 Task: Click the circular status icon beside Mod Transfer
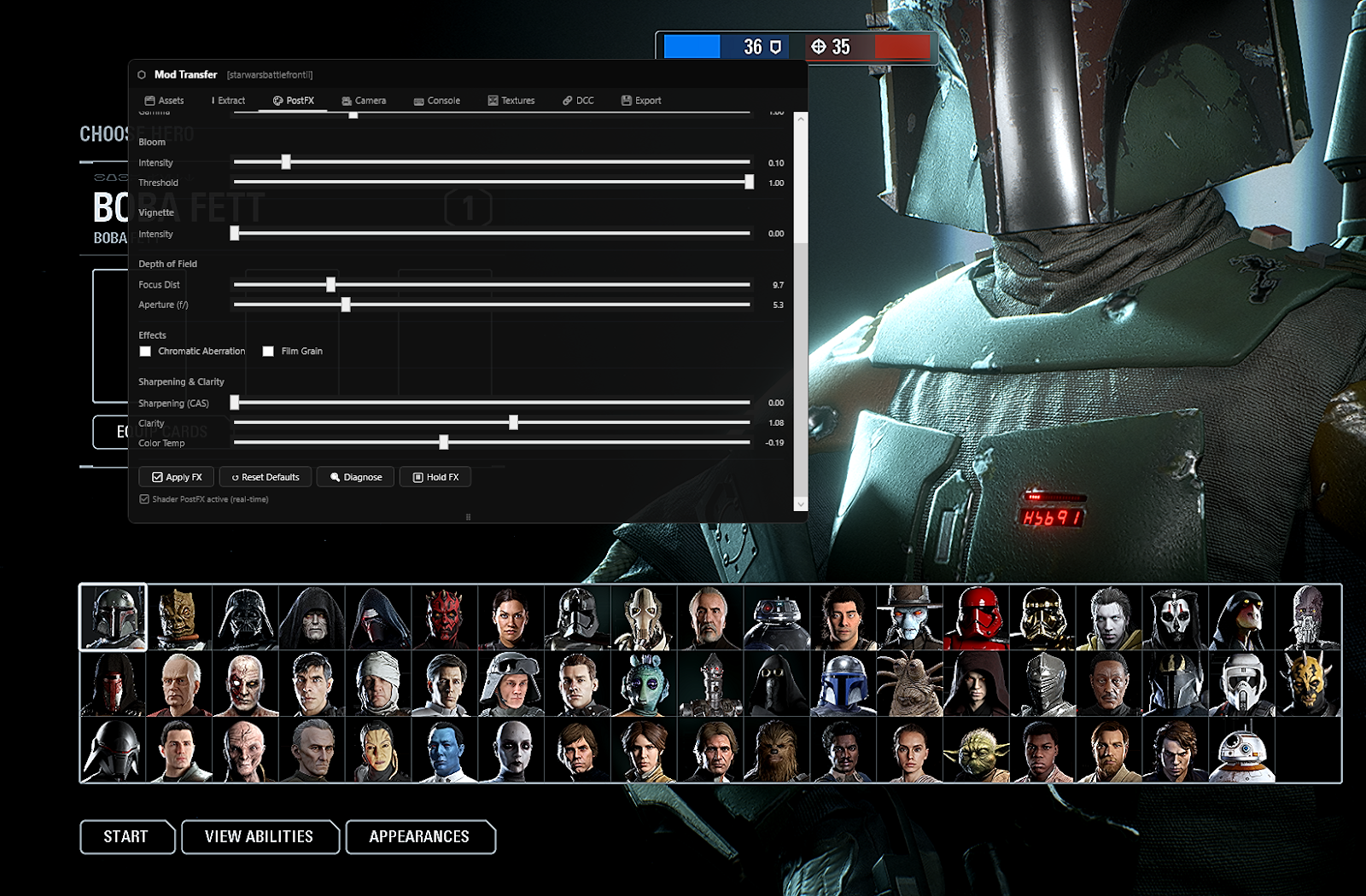click(x=141, y=74)
